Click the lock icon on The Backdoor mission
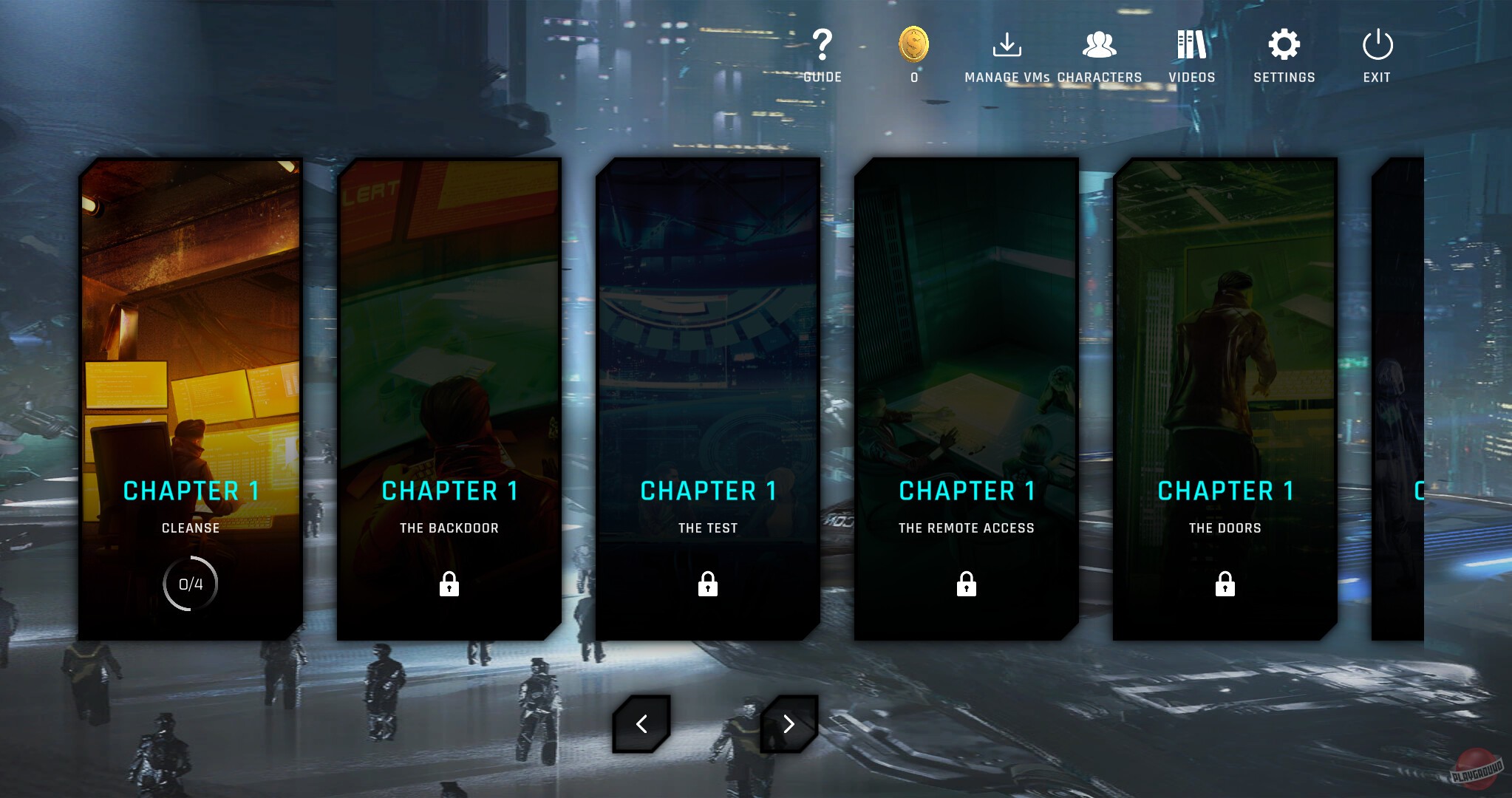 click(449, 584)
